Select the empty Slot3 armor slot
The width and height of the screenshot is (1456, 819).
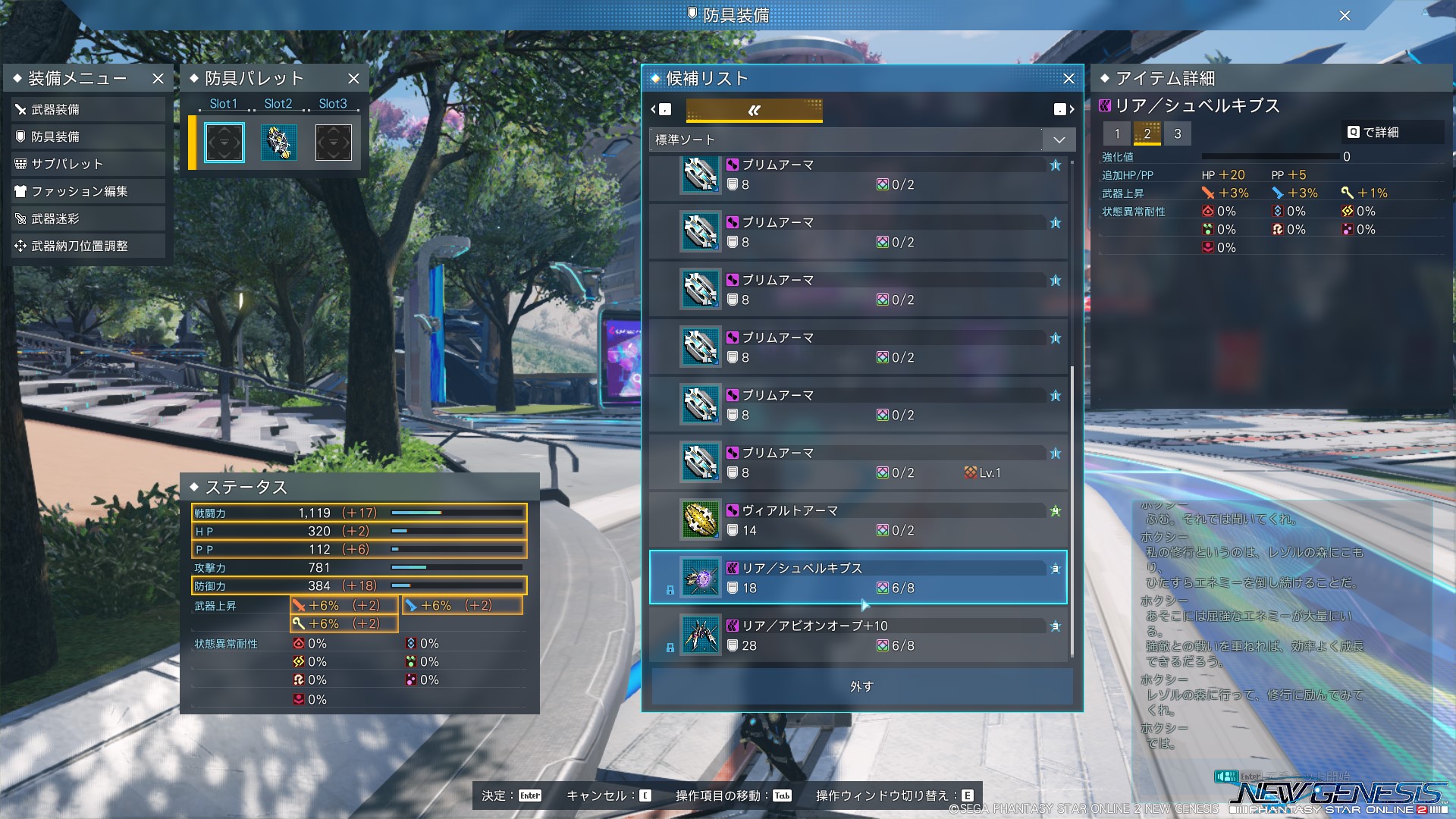(333, 143)
